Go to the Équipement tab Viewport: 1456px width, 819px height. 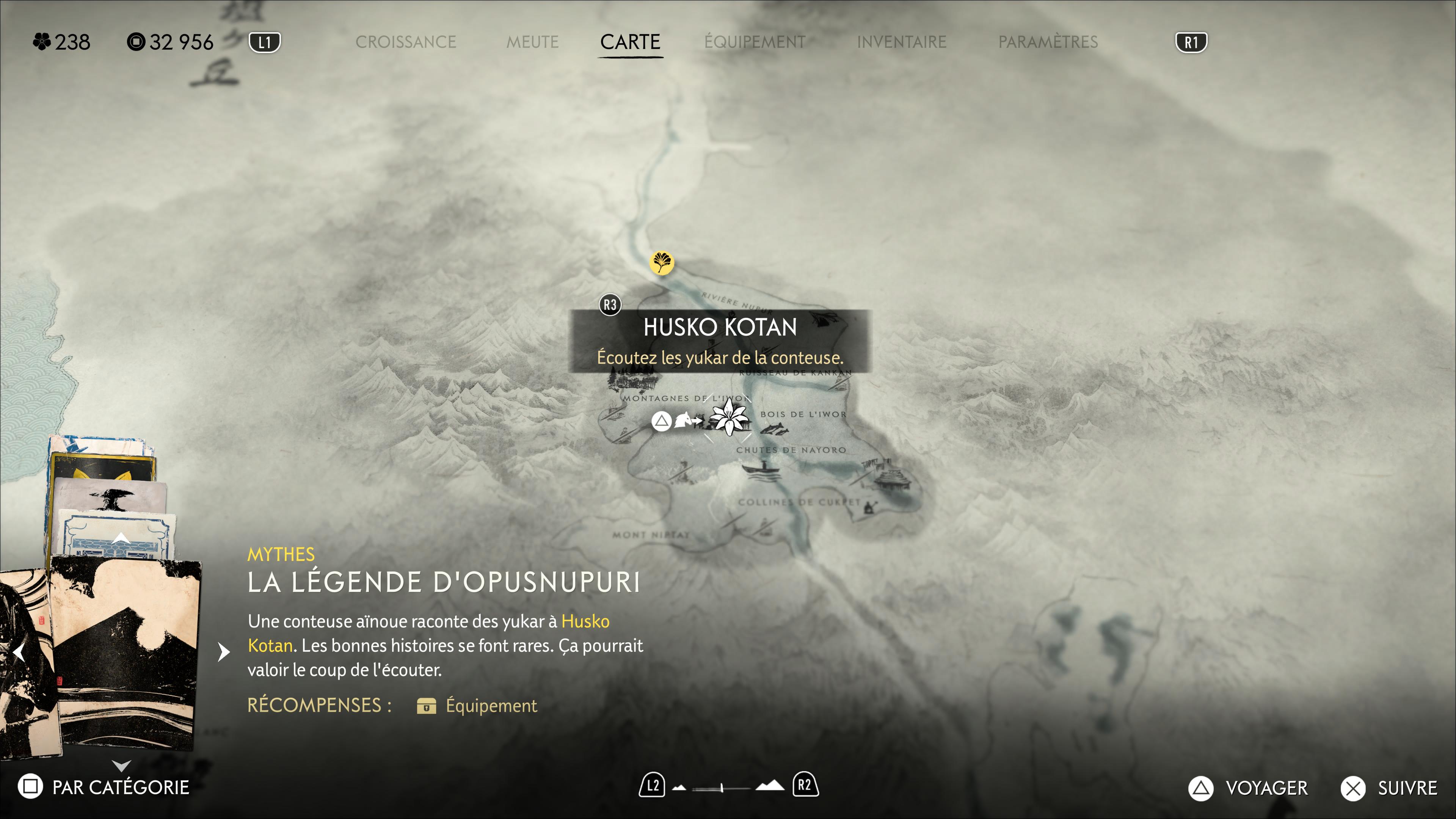tap(755, 42)
